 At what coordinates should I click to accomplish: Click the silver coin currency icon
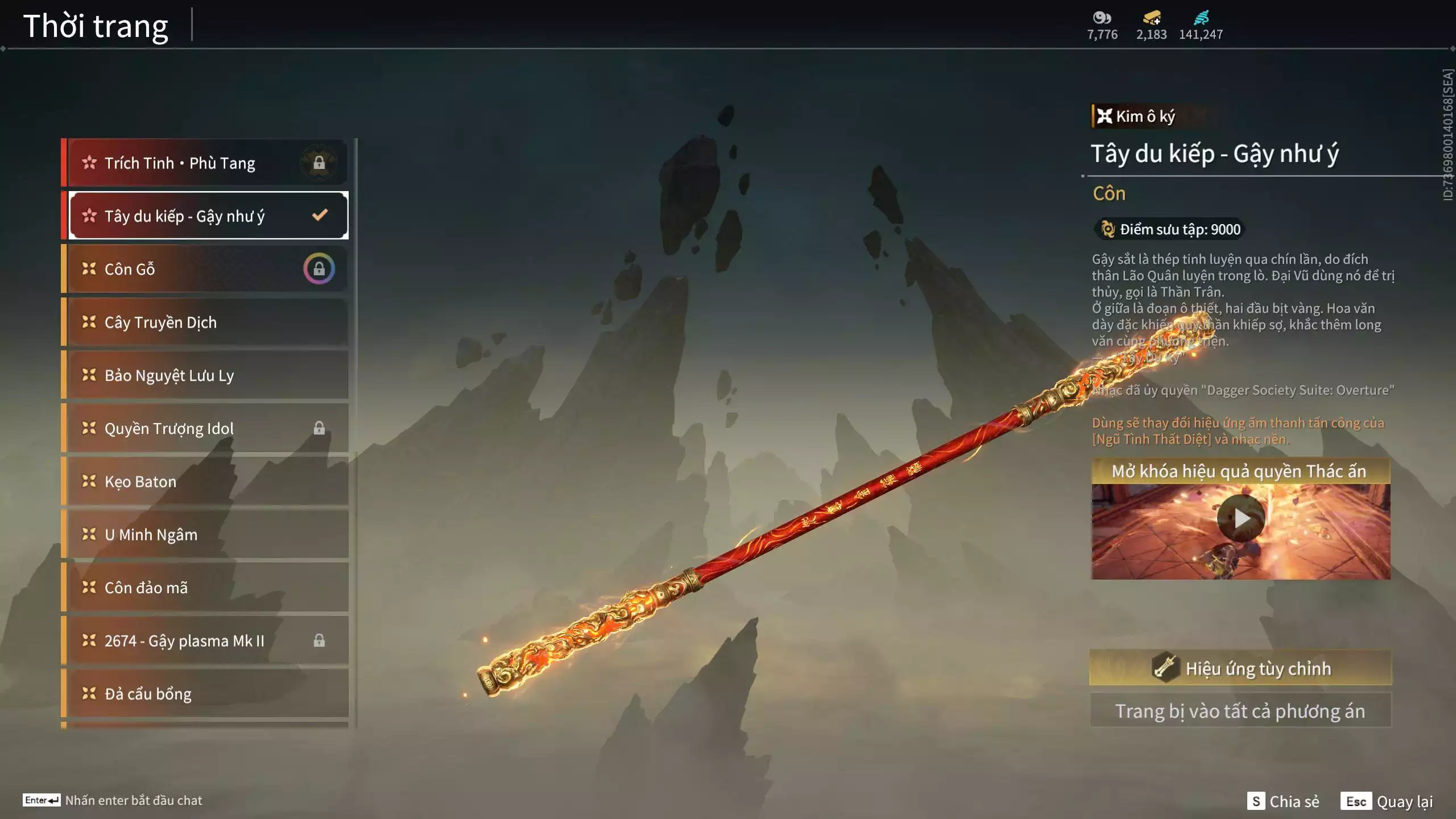click(1102, 18)
